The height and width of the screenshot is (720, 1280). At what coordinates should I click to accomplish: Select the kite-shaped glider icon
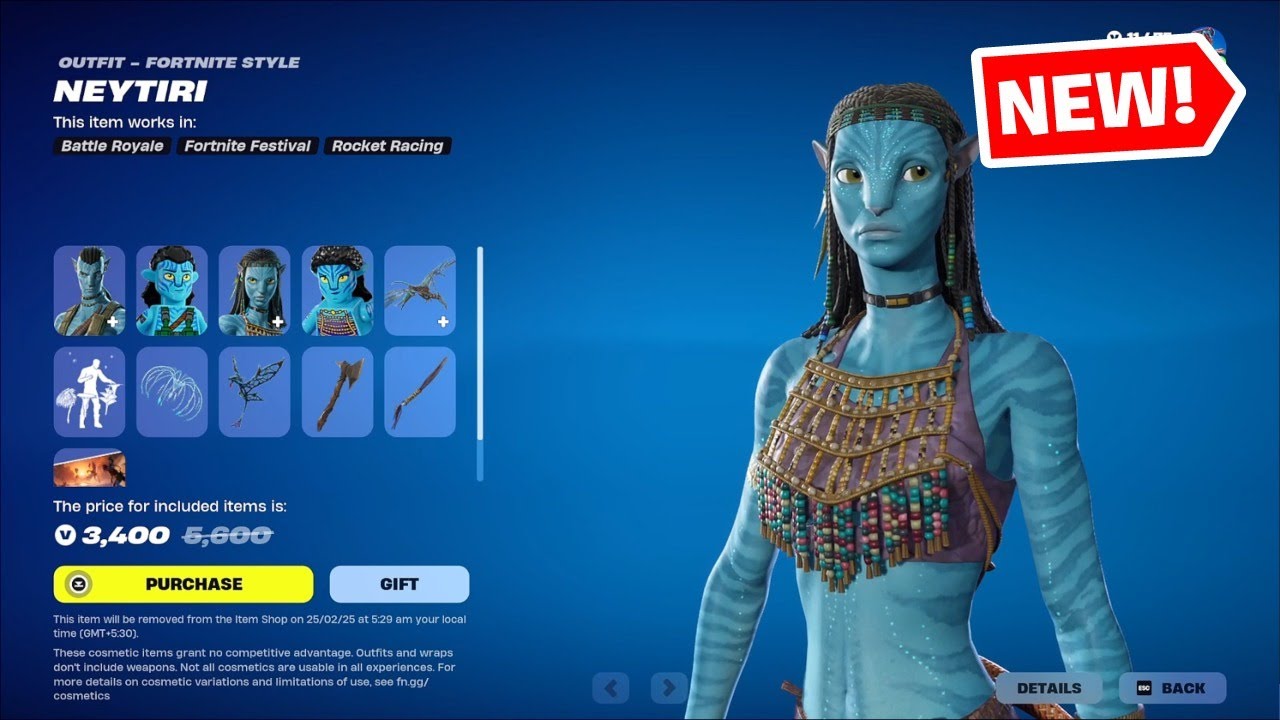click(254, 391)
